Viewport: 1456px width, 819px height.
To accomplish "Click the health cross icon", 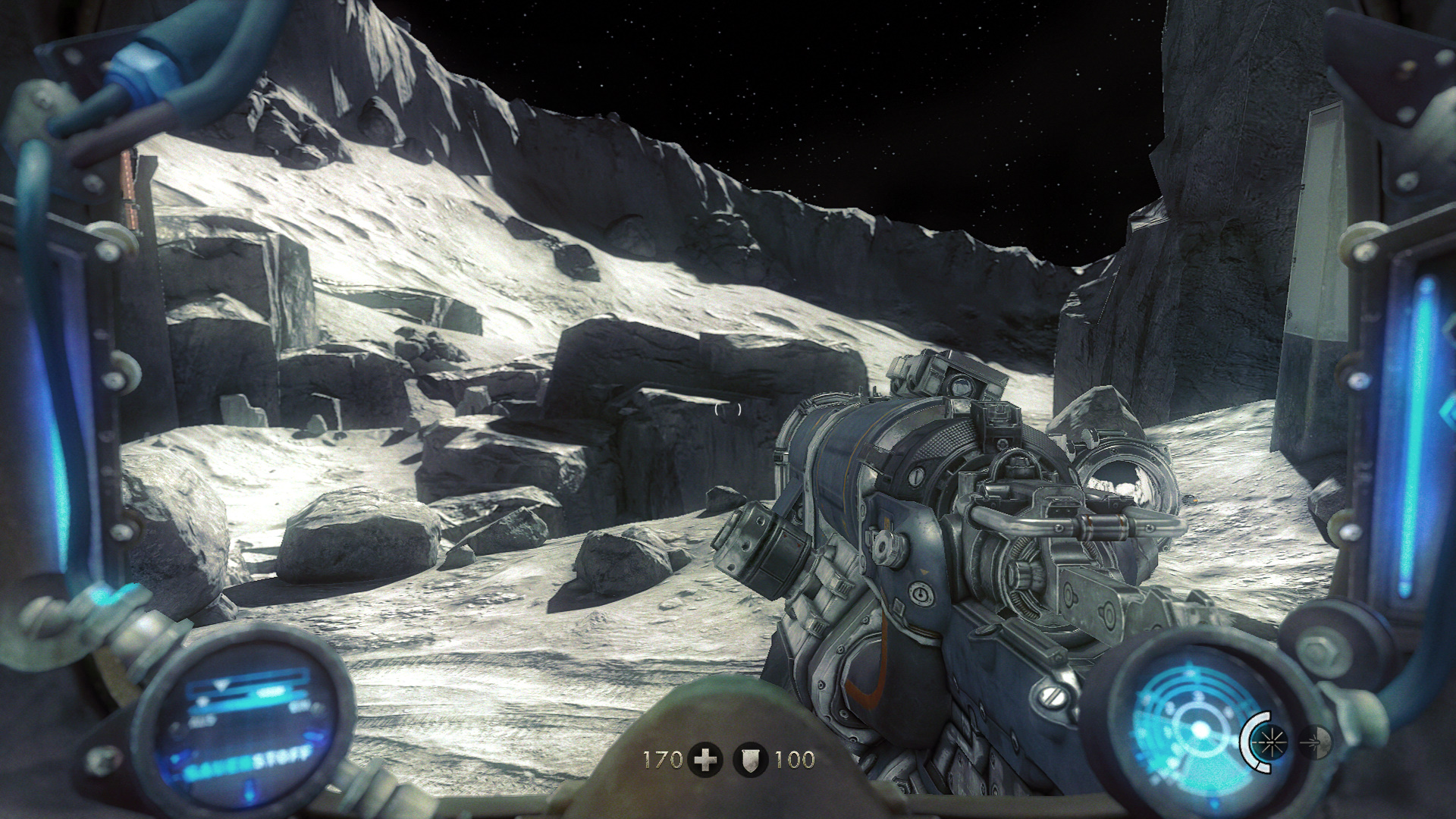I will coord(705,759).
